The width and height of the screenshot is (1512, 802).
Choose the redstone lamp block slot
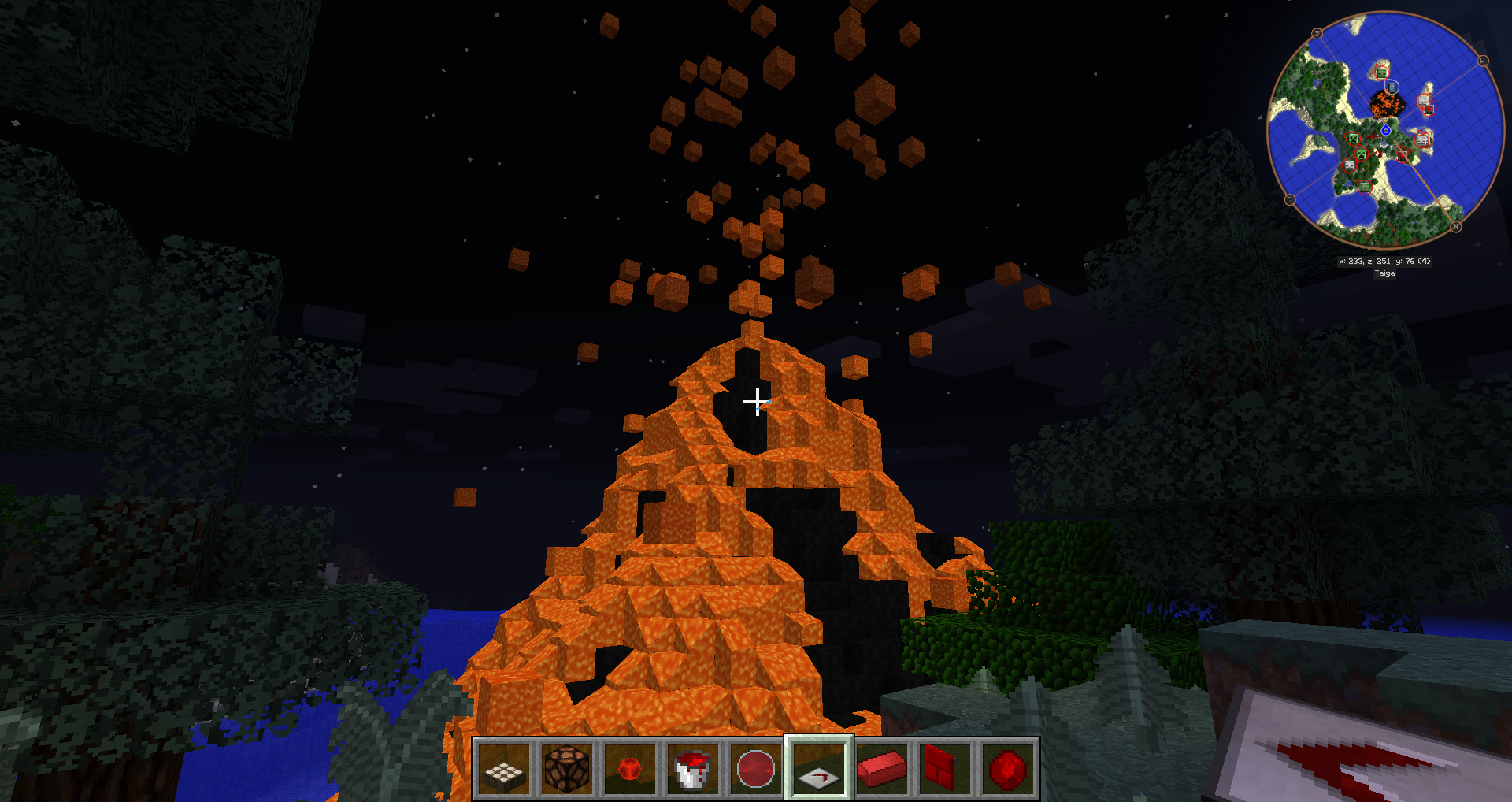coord(567,769)
